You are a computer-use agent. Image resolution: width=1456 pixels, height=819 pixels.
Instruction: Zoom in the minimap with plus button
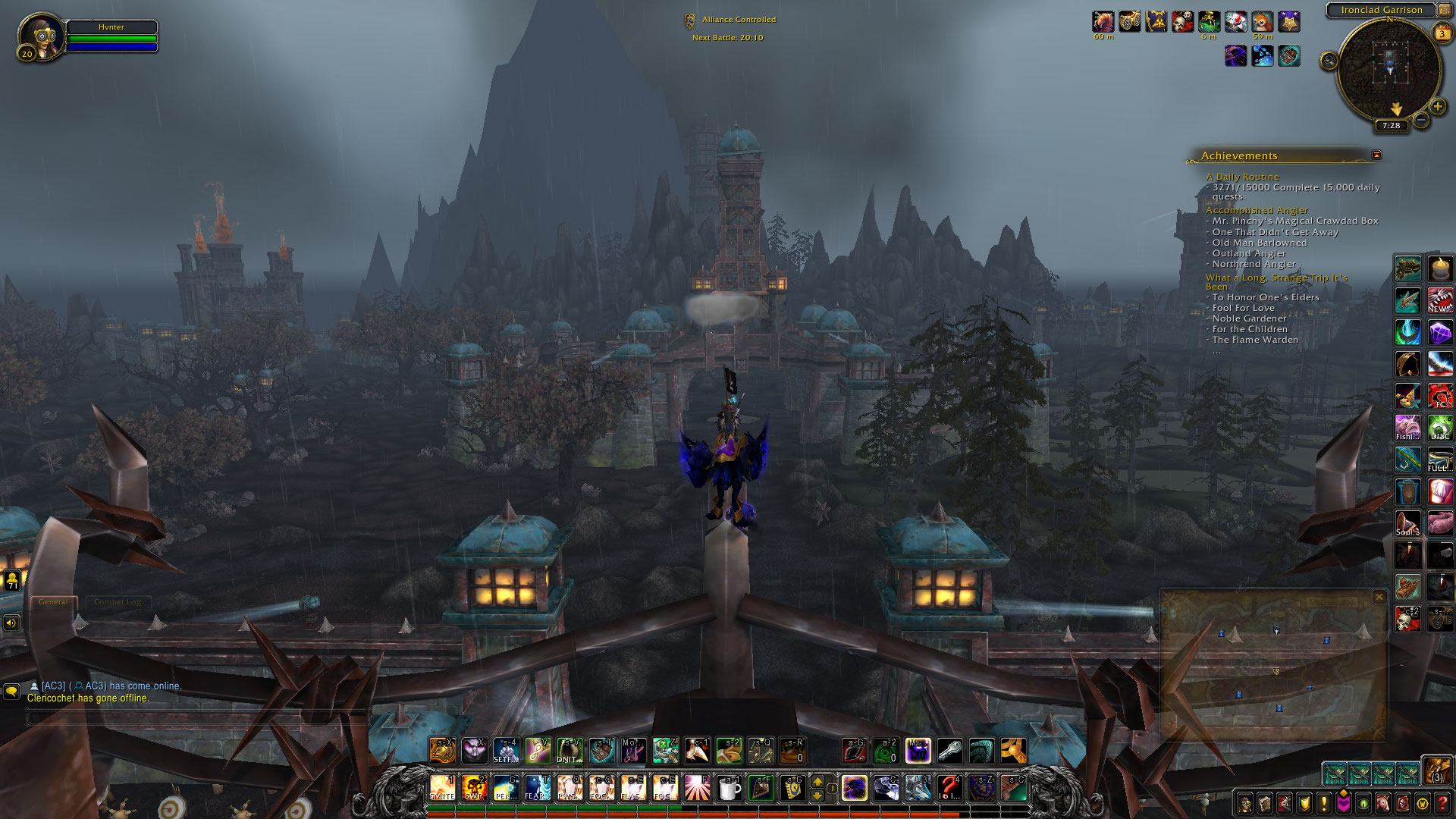1437,106
